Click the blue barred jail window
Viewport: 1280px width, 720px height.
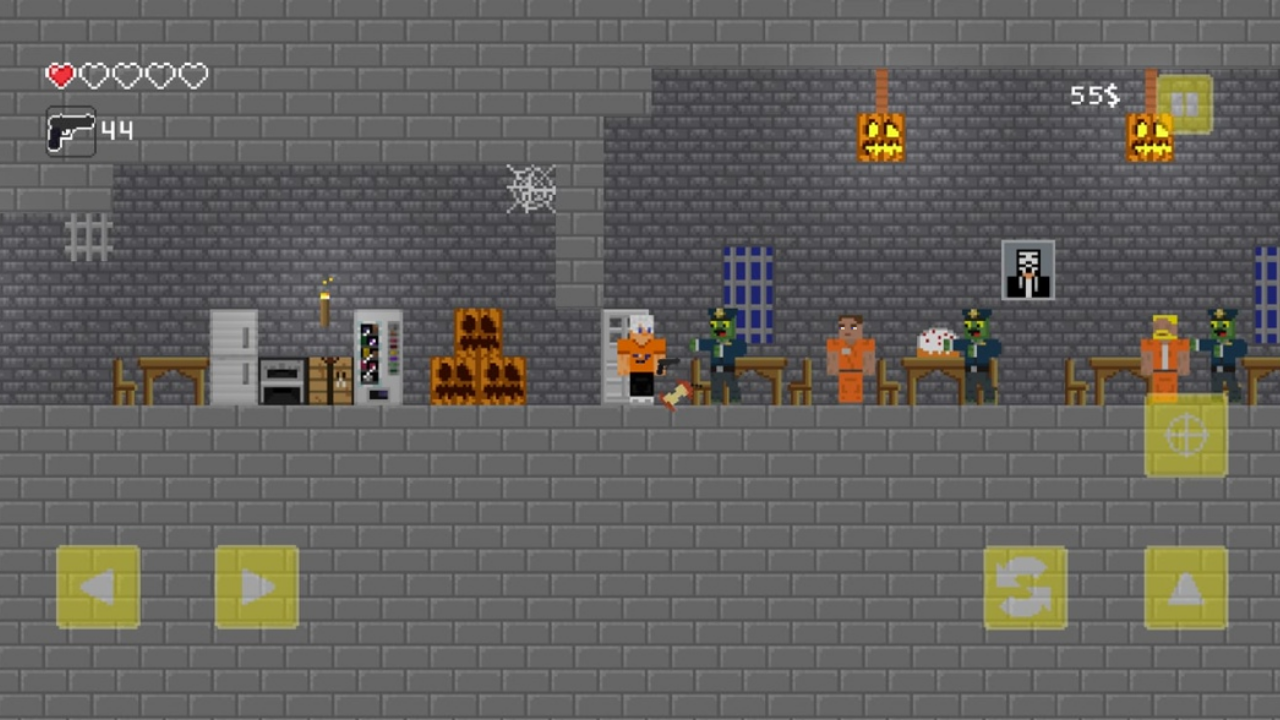(x=746, y=280)
